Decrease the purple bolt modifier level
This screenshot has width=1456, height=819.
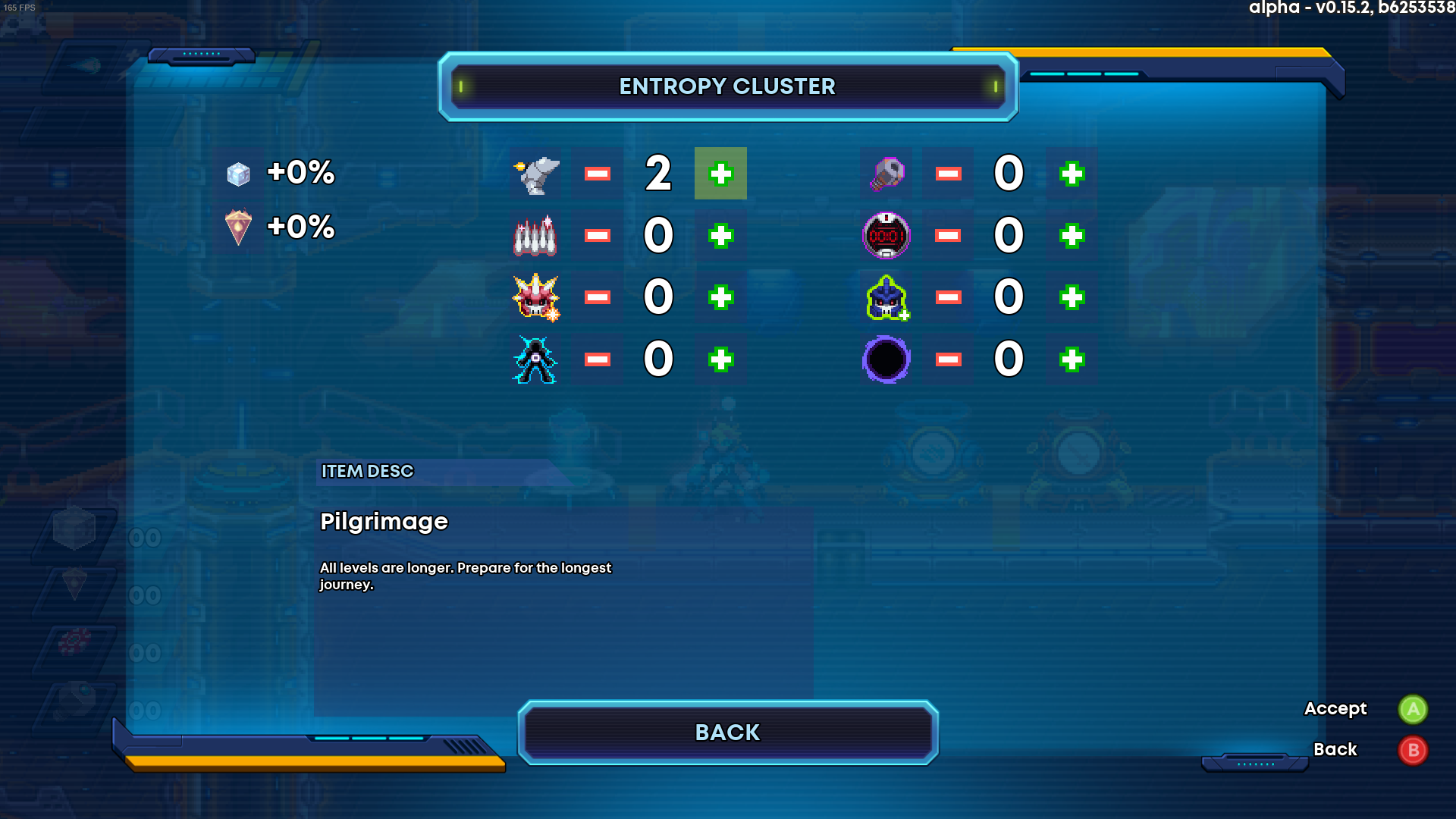[x=948, y=174]
